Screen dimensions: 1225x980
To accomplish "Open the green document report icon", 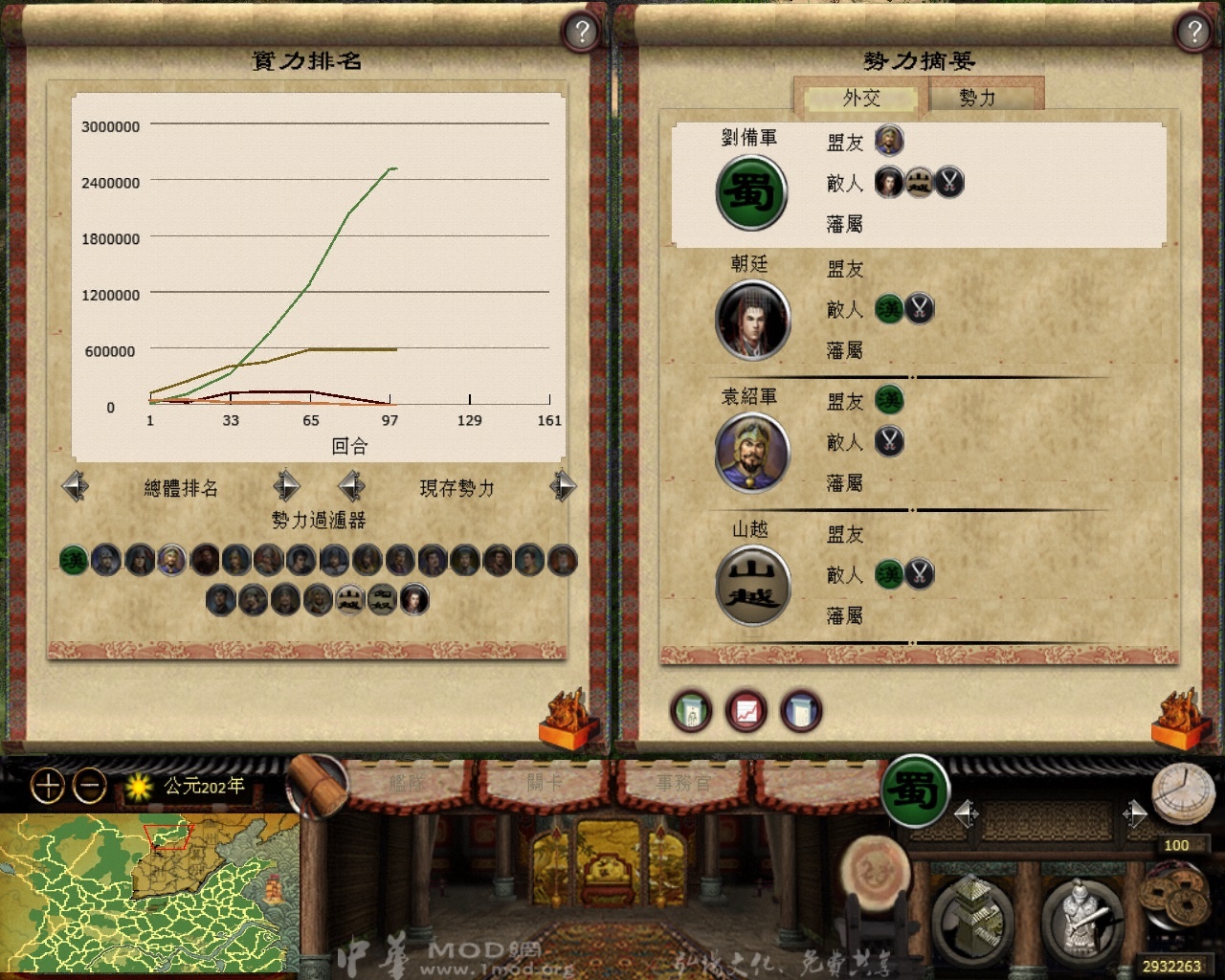I will (691, 711).
